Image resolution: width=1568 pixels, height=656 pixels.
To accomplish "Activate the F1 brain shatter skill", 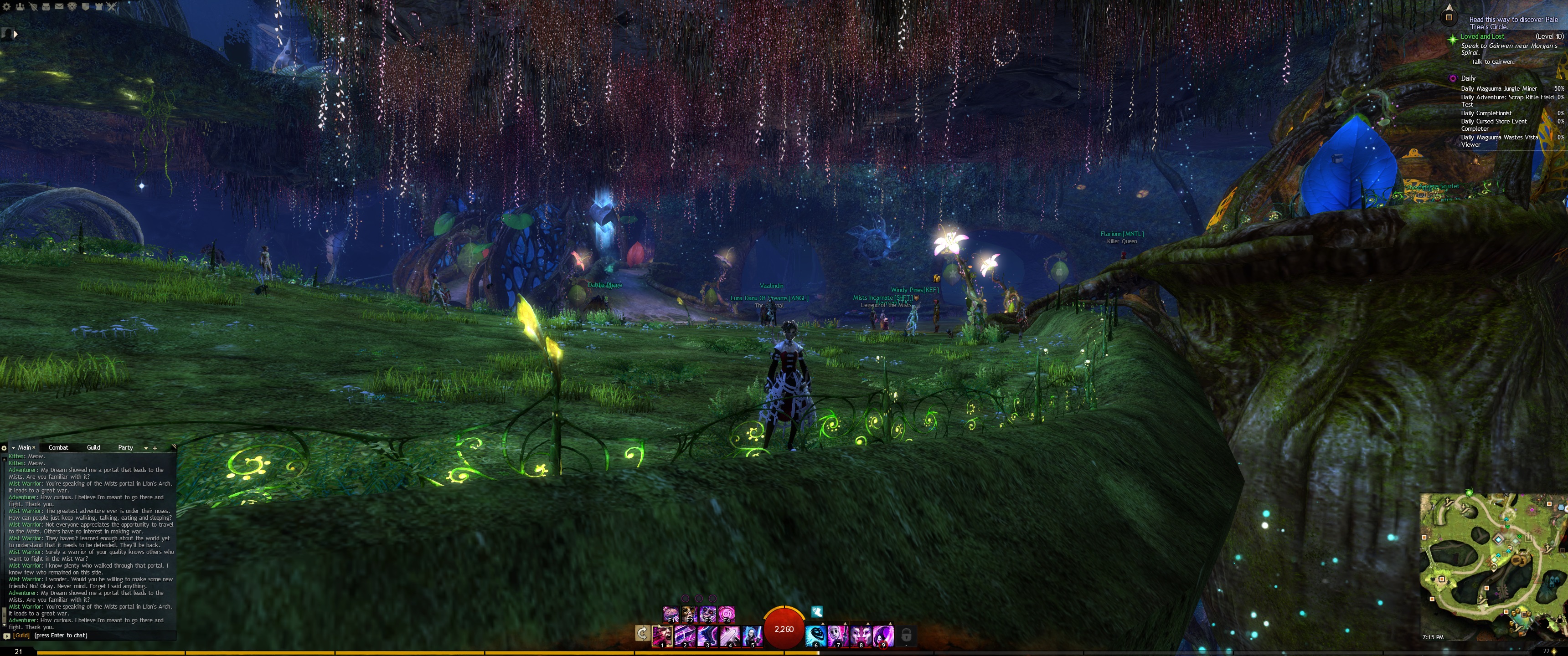I will 671,613.
